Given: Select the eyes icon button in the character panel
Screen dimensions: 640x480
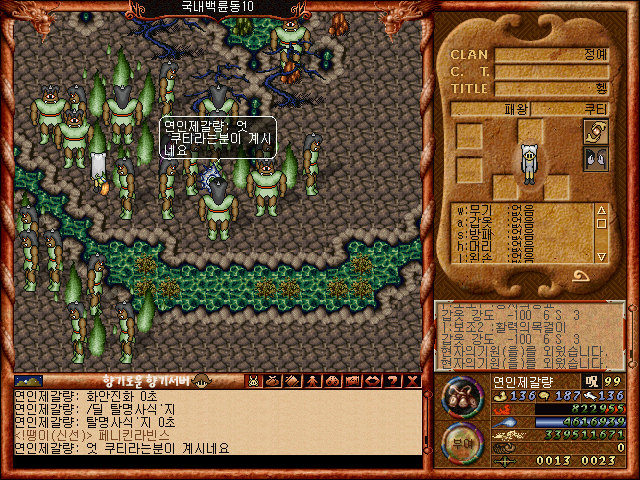Looking at the screenshot, I should tap(597, 157).
